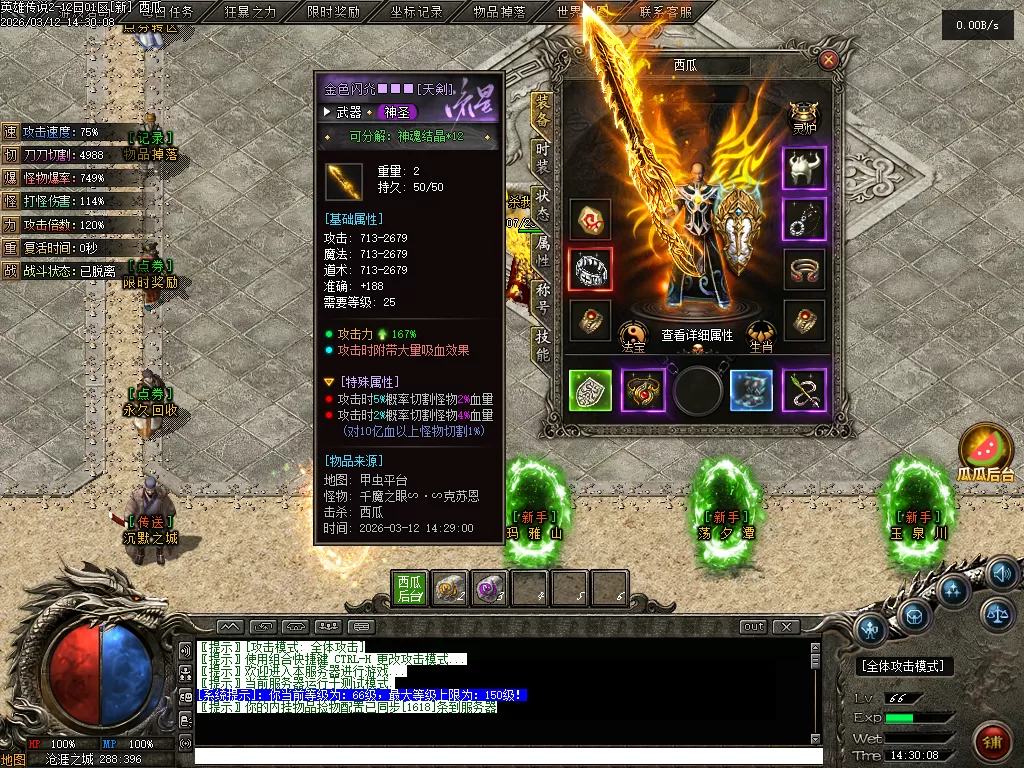
Task: Open the 限时奖励 top menu
Action: pyautogui.click(x=333, y=12)
